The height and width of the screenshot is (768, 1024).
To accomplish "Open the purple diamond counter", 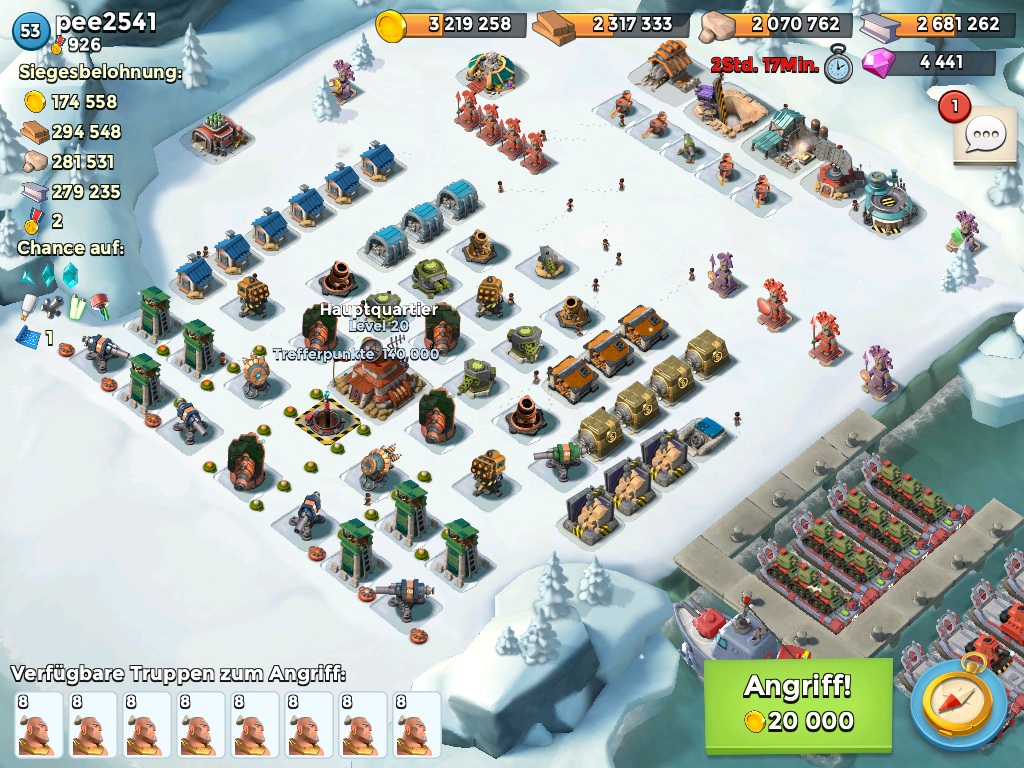I will 929,62.
